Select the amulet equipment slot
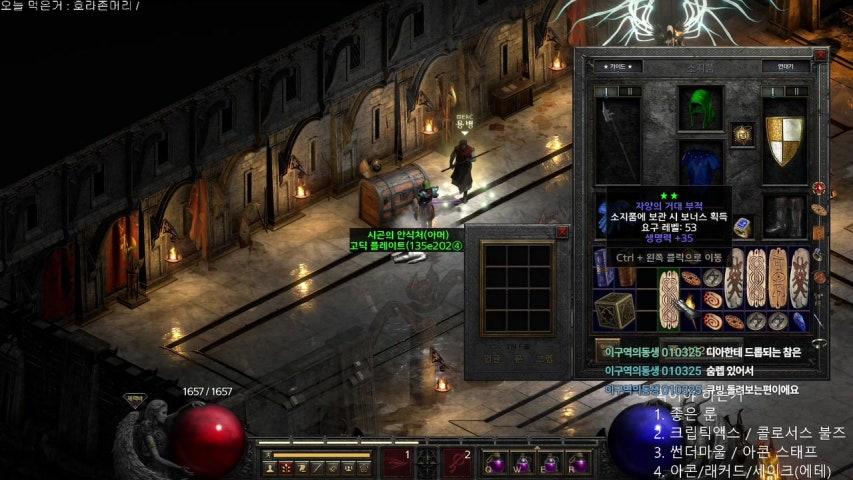 (741, 135)
